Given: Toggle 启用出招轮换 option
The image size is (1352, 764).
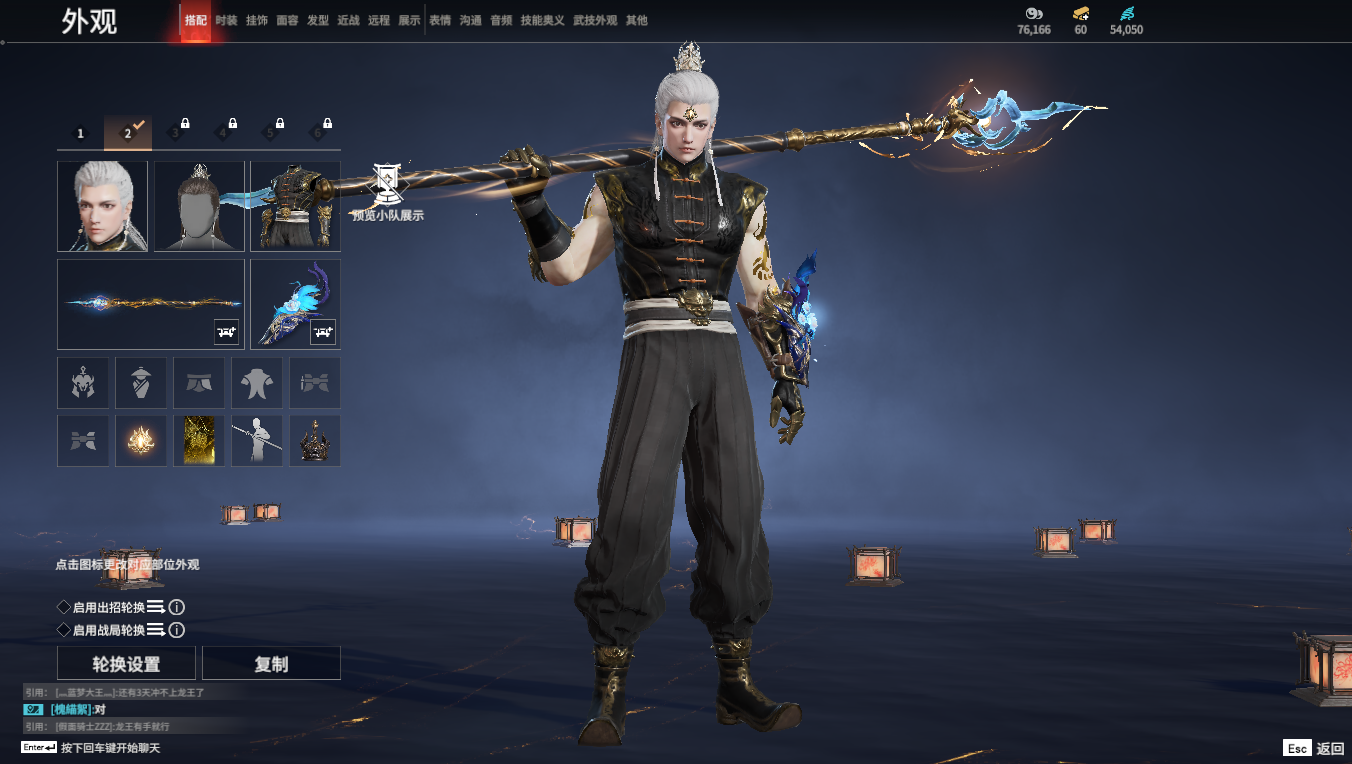Looking at the screenshot, I should [x=64, y=607].
